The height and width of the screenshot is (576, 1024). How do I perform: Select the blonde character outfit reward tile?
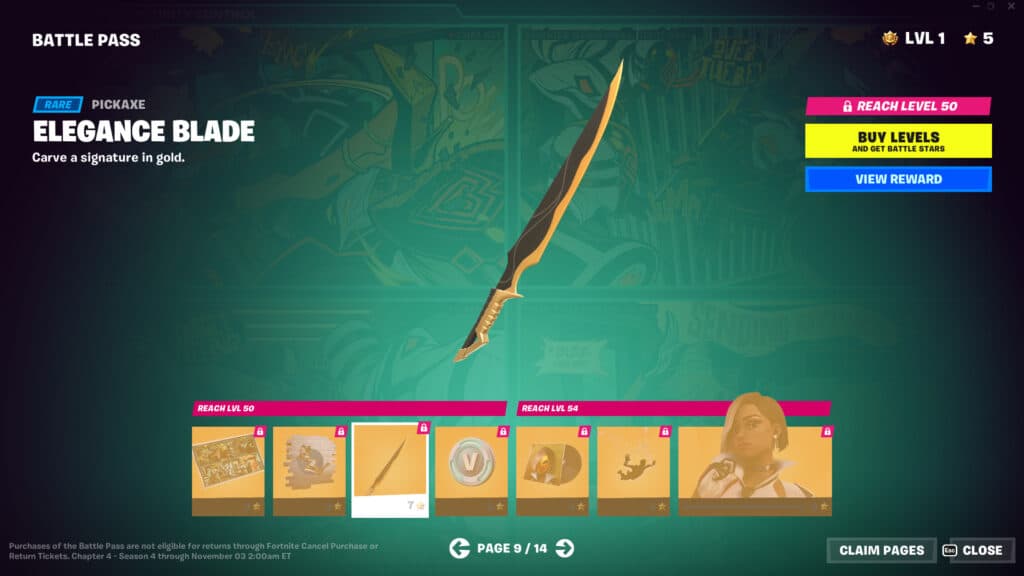point(755,470)
